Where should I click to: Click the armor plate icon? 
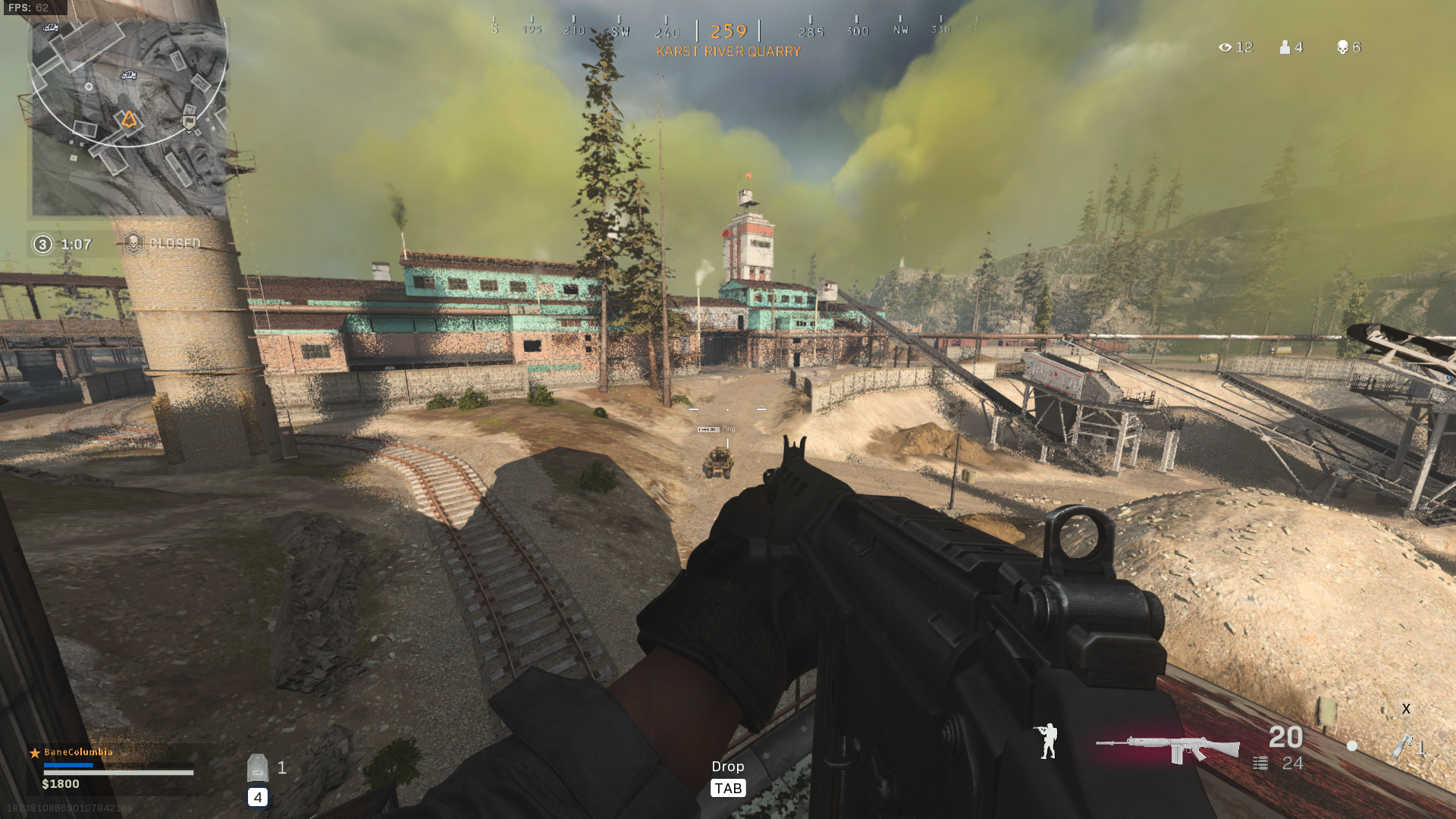(258, 768)
